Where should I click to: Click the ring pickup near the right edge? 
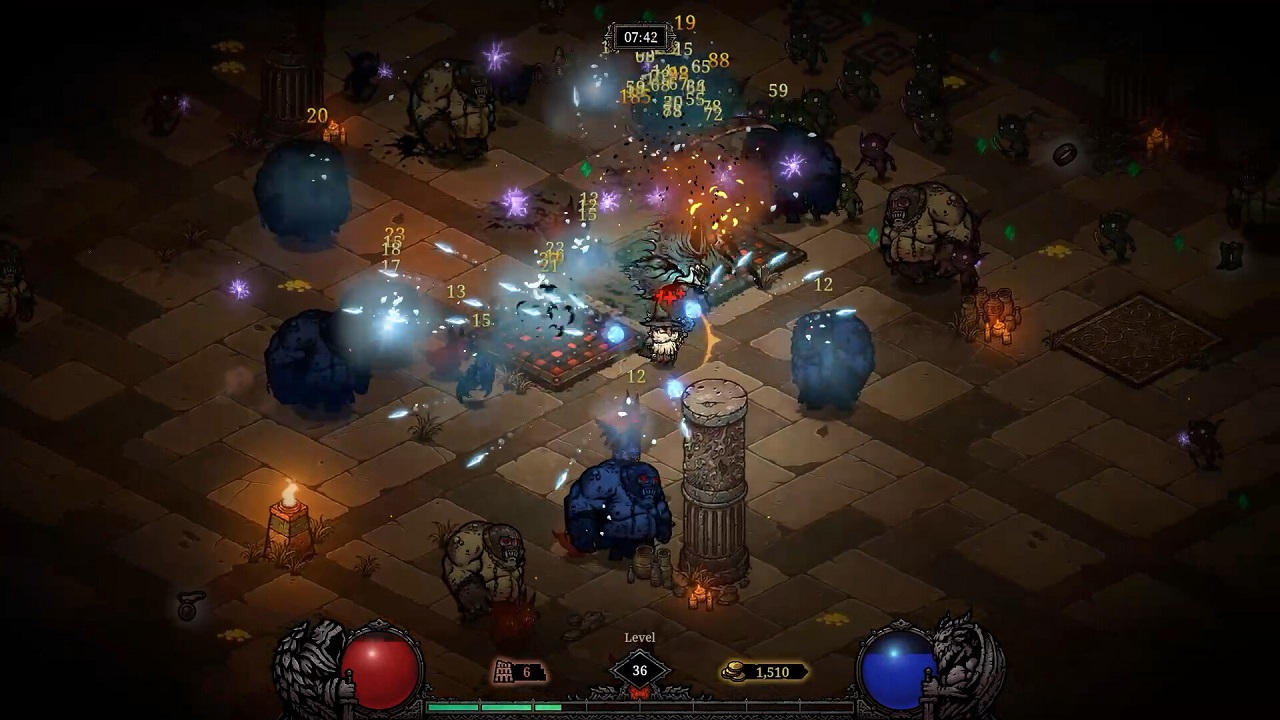tap(1064, 153)
